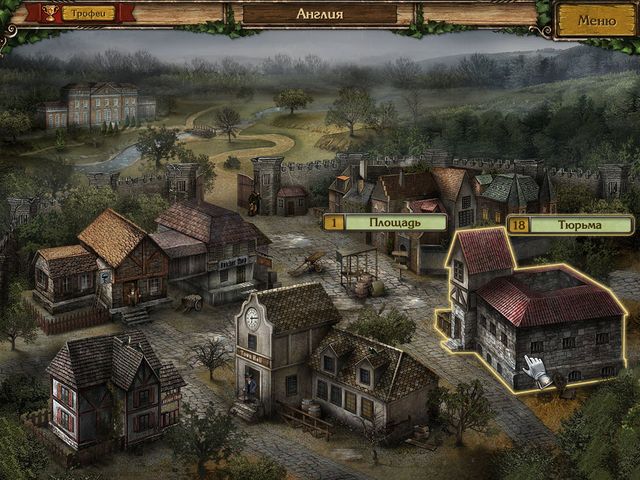Open the Меню button
This screenshot has height=480, width=640.
(597, 19)
